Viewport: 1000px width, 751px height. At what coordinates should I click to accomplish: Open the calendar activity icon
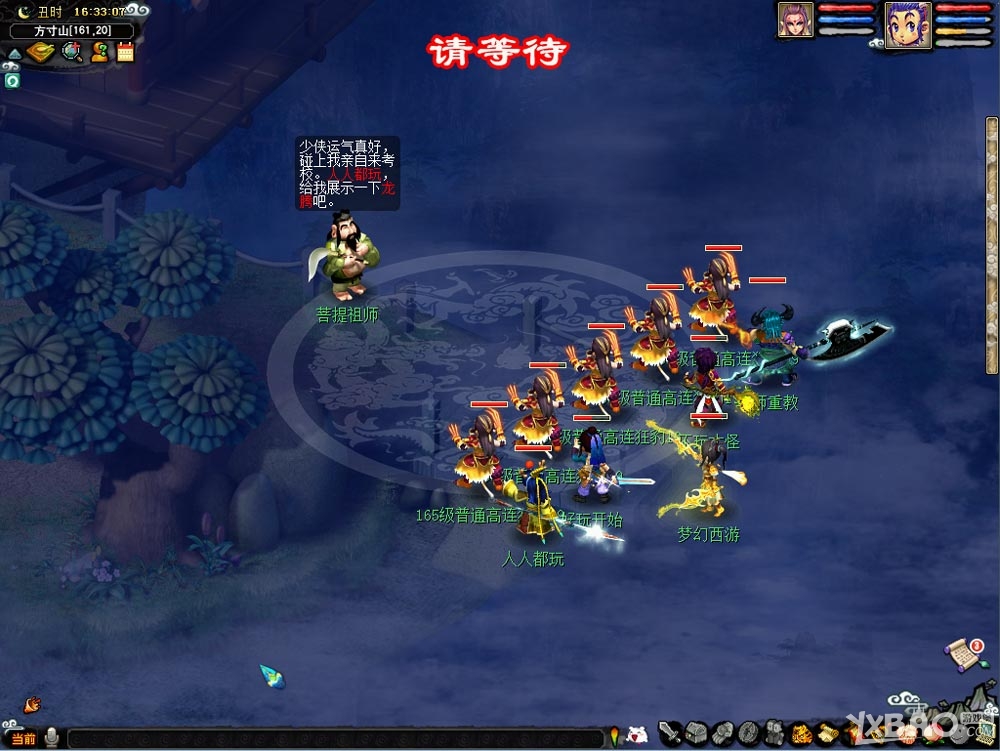click(125, 52)
